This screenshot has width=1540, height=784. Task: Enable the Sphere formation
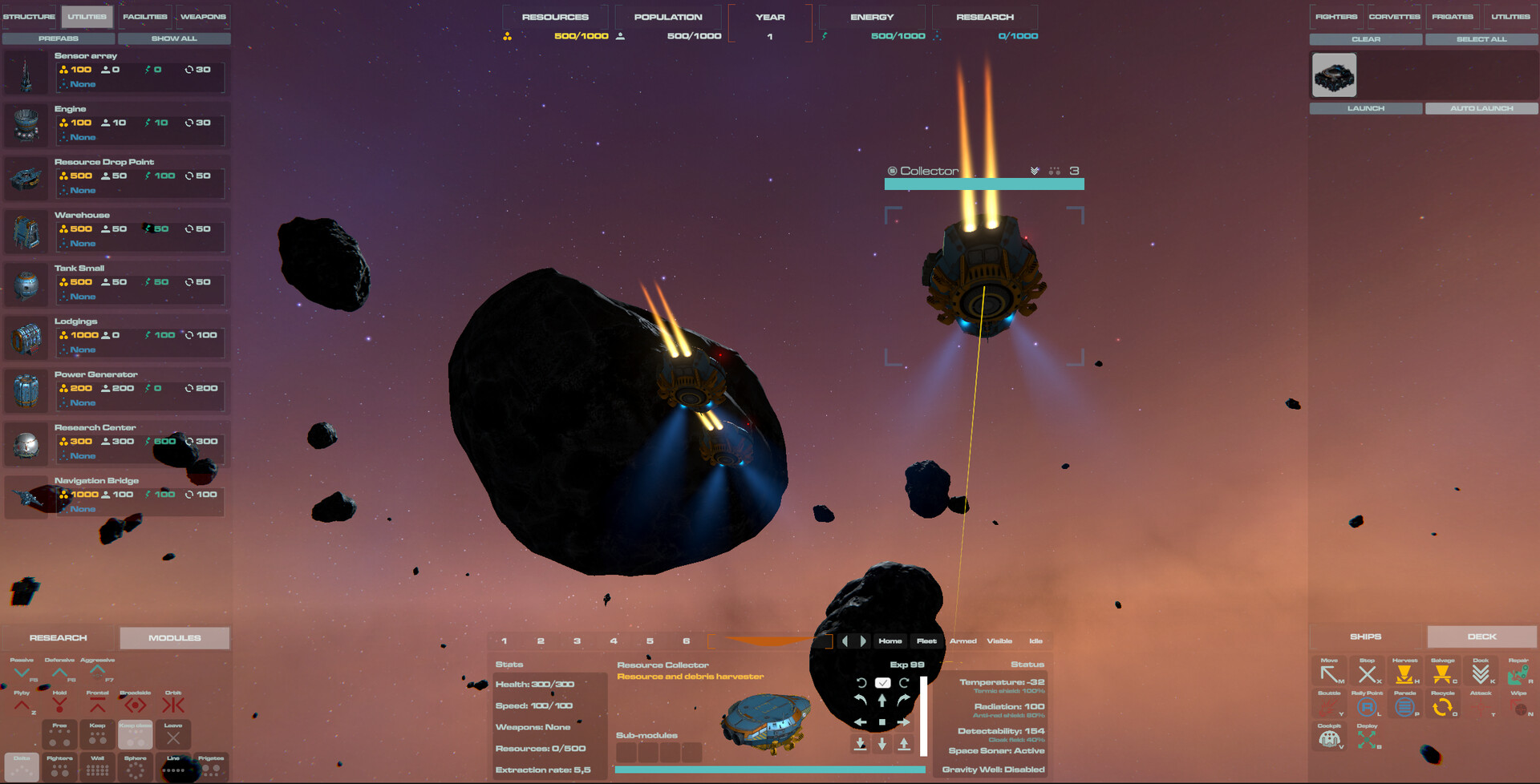point(135,767)
